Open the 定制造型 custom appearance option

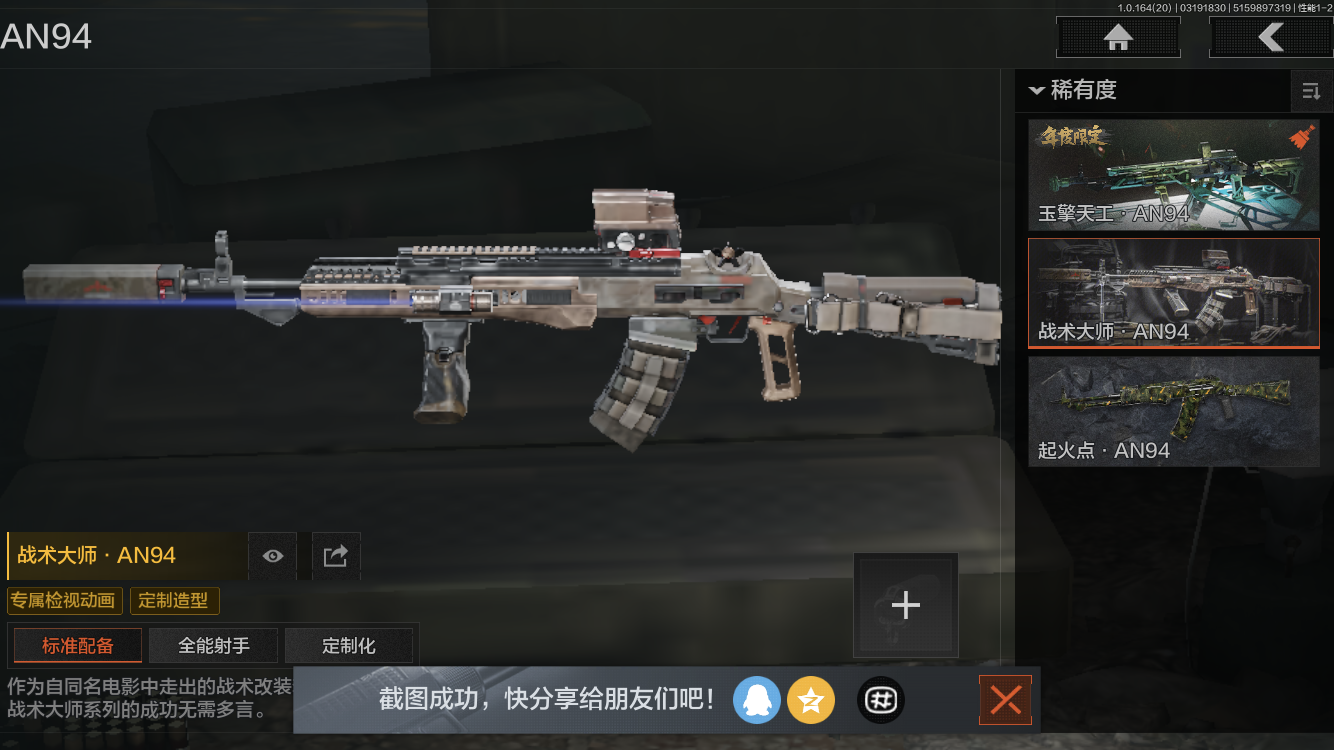174,601
